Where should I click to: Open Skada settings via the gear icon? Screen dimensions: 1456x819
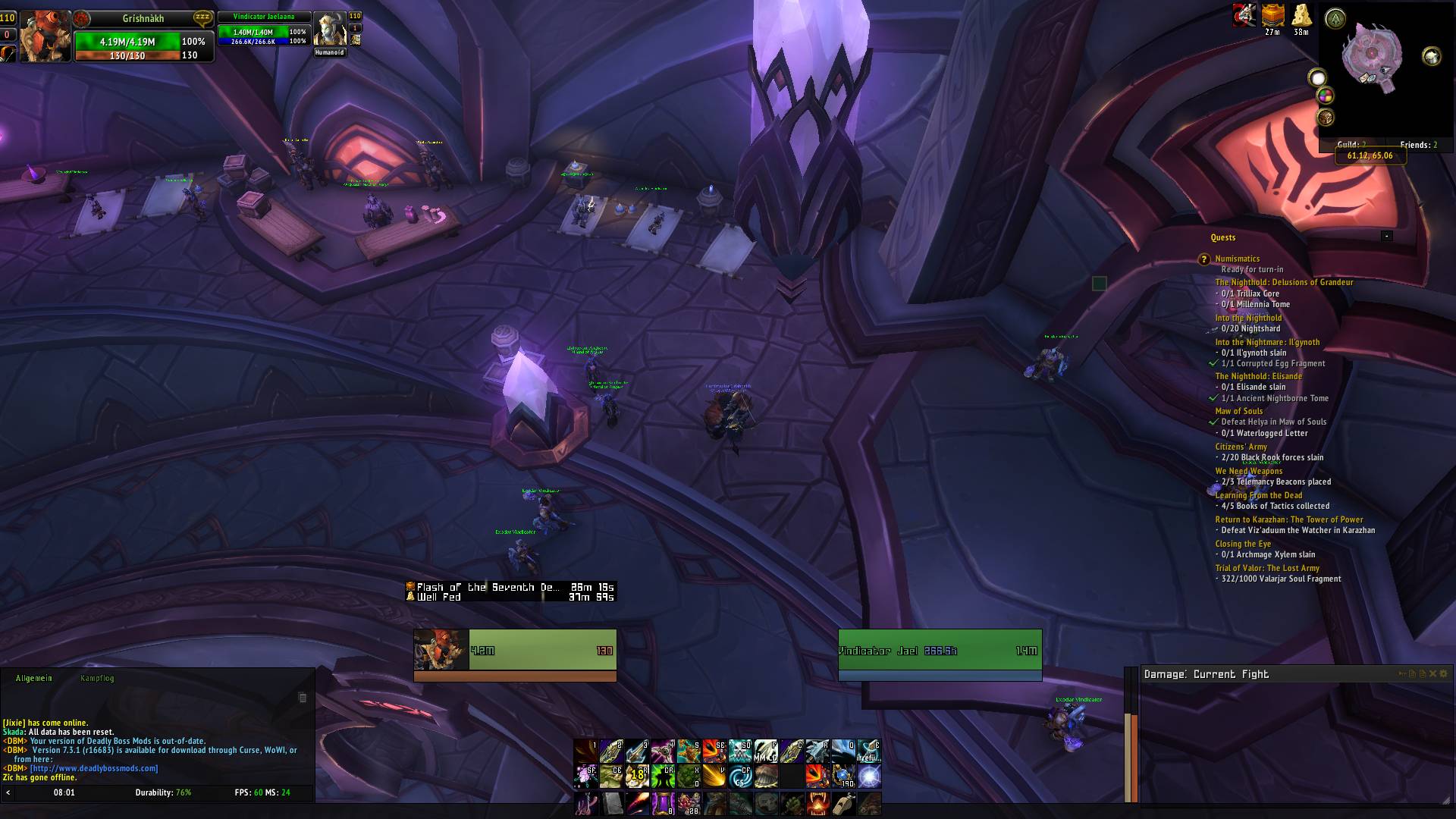click(1445, 673)
